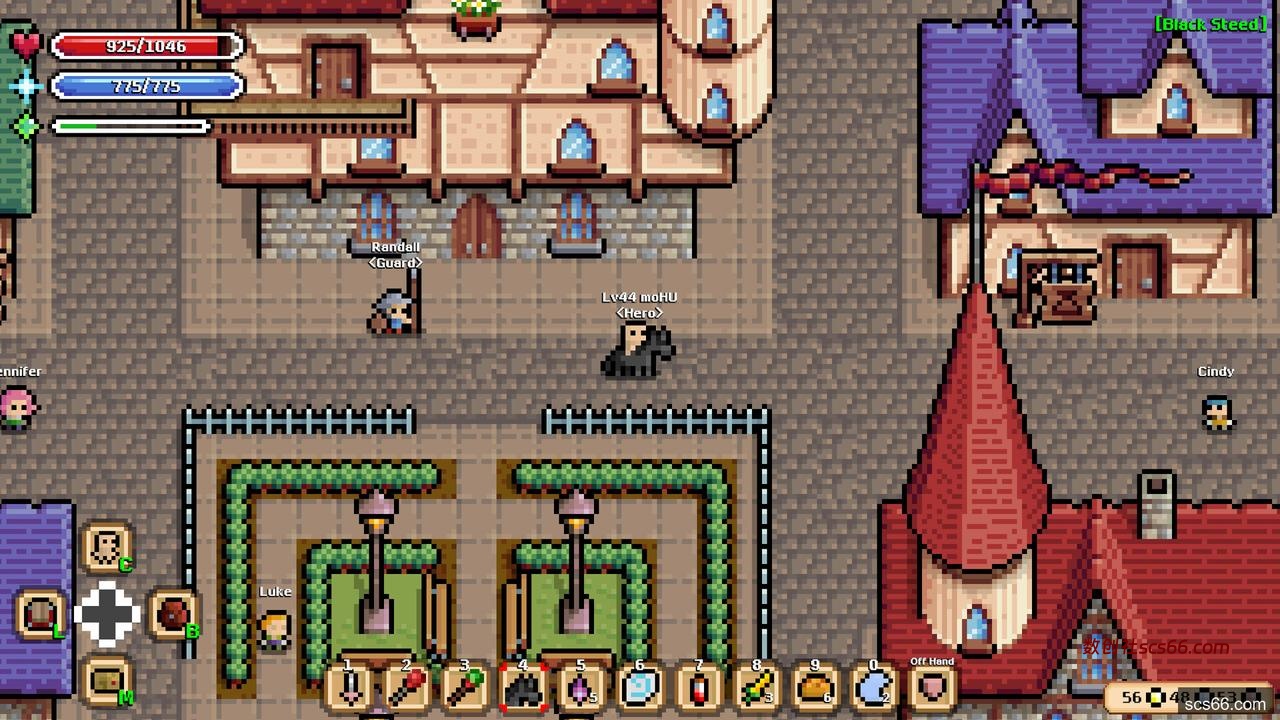Use the corn item in slot 8

pos(756,689)
